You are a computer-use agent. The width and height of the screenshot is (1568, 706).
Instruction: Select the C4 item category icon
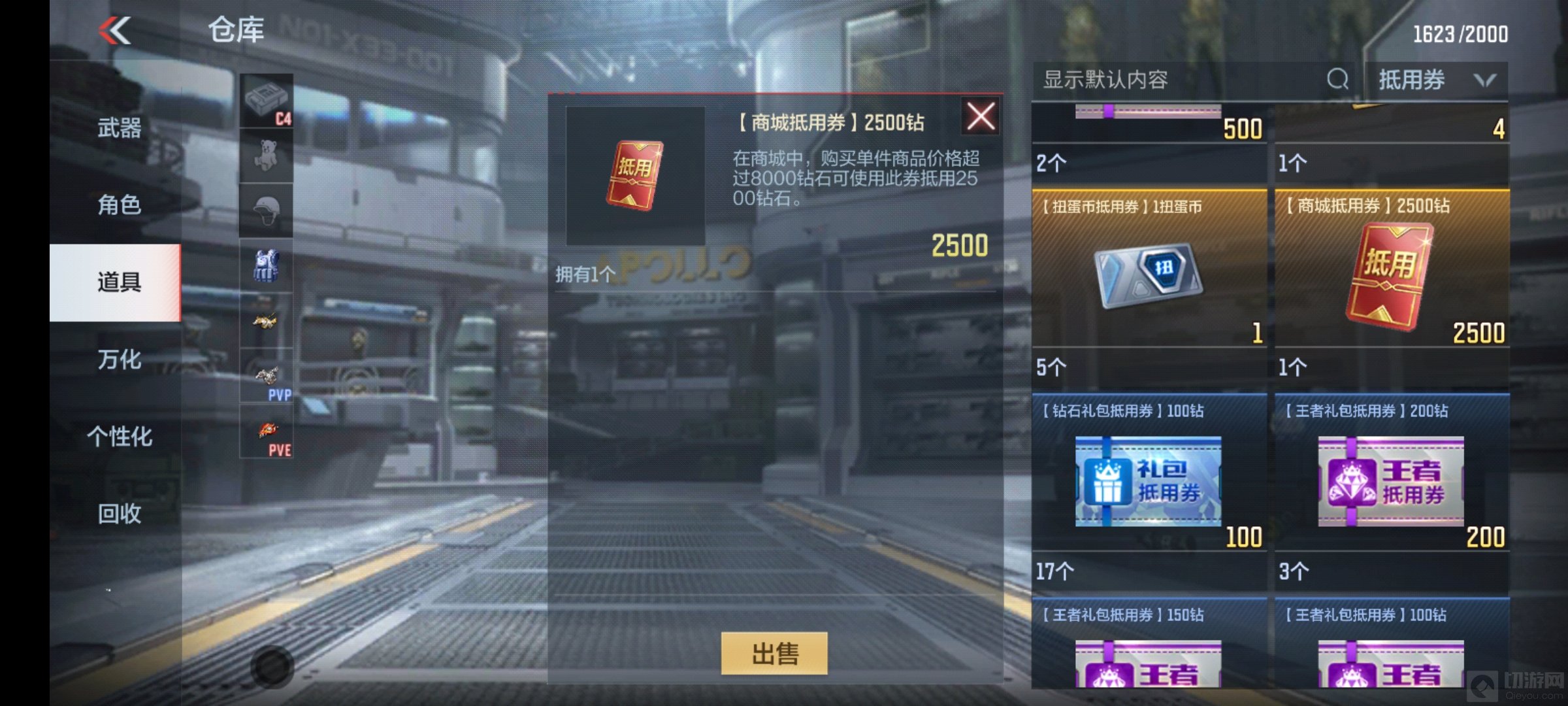[x=267, y=101]
